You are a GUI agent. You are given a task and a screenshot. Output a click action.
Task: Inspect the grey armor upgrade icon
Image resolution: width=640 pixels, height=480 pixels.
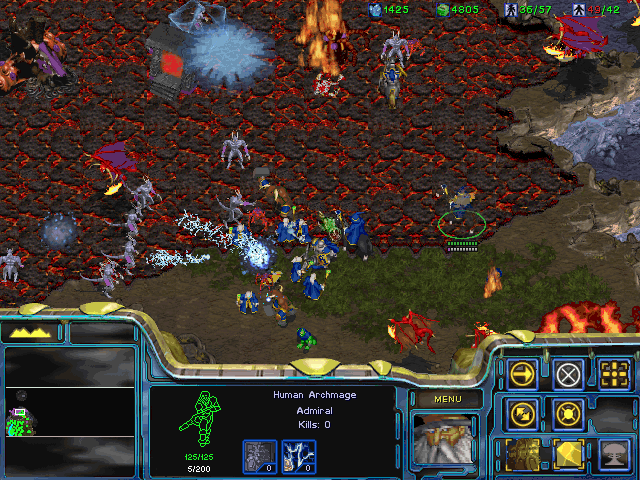point(260,456)
